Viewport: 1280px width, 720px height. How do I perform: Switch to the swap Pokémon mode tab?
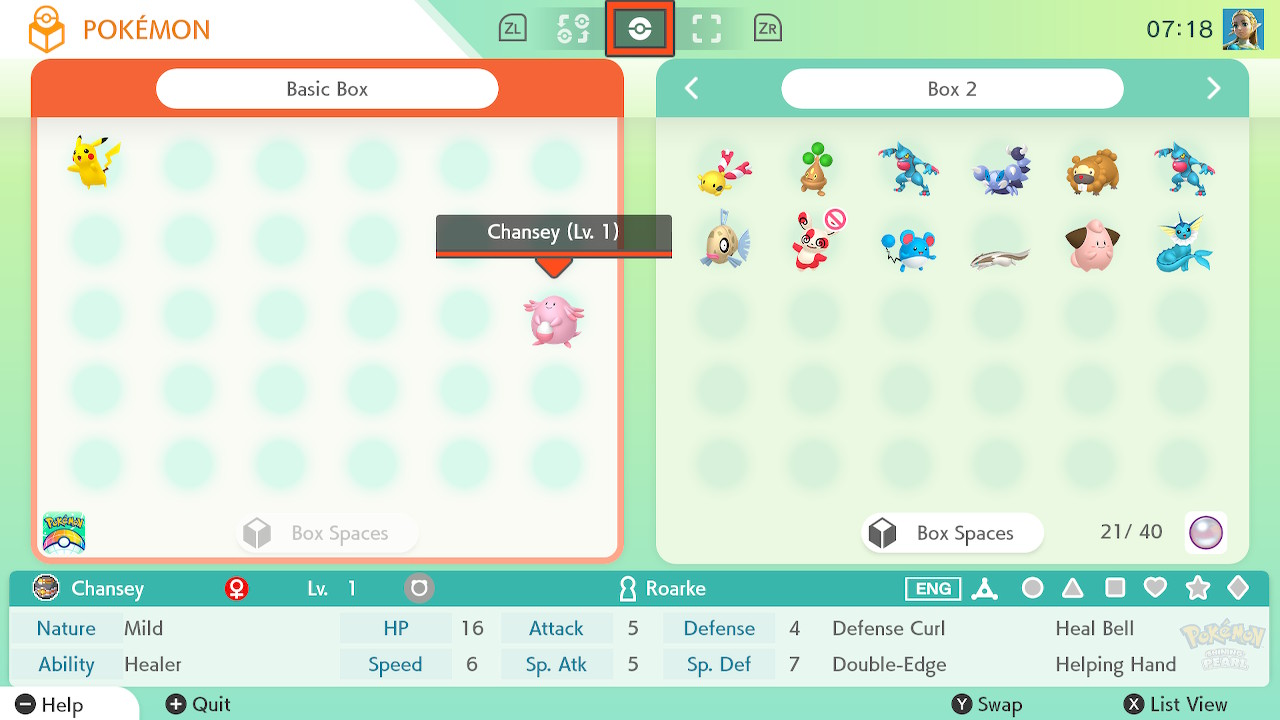click(x=573, y=29)
